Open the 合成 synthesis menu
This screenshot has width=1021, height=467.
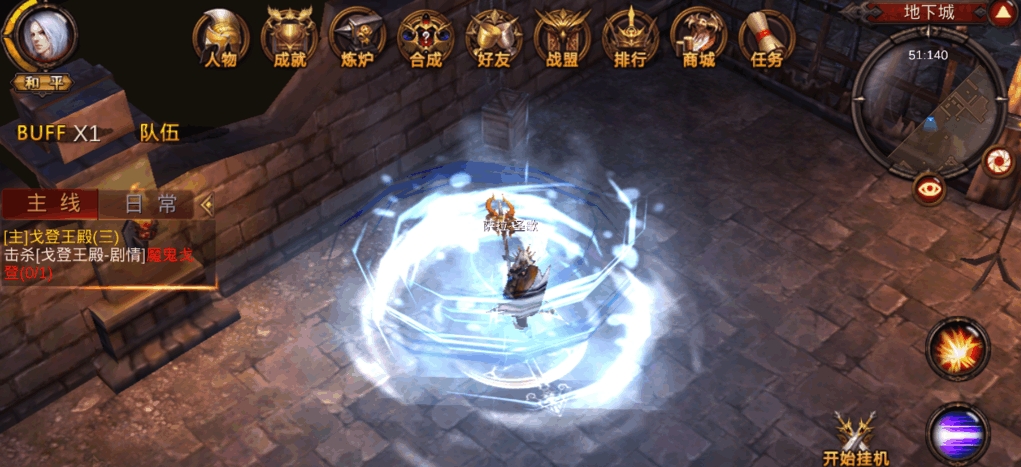click(x=425, y=38)
